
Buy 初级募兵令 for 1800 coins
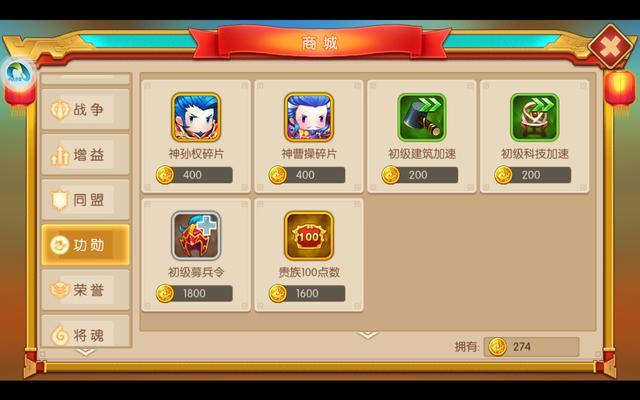click(195, 293)
